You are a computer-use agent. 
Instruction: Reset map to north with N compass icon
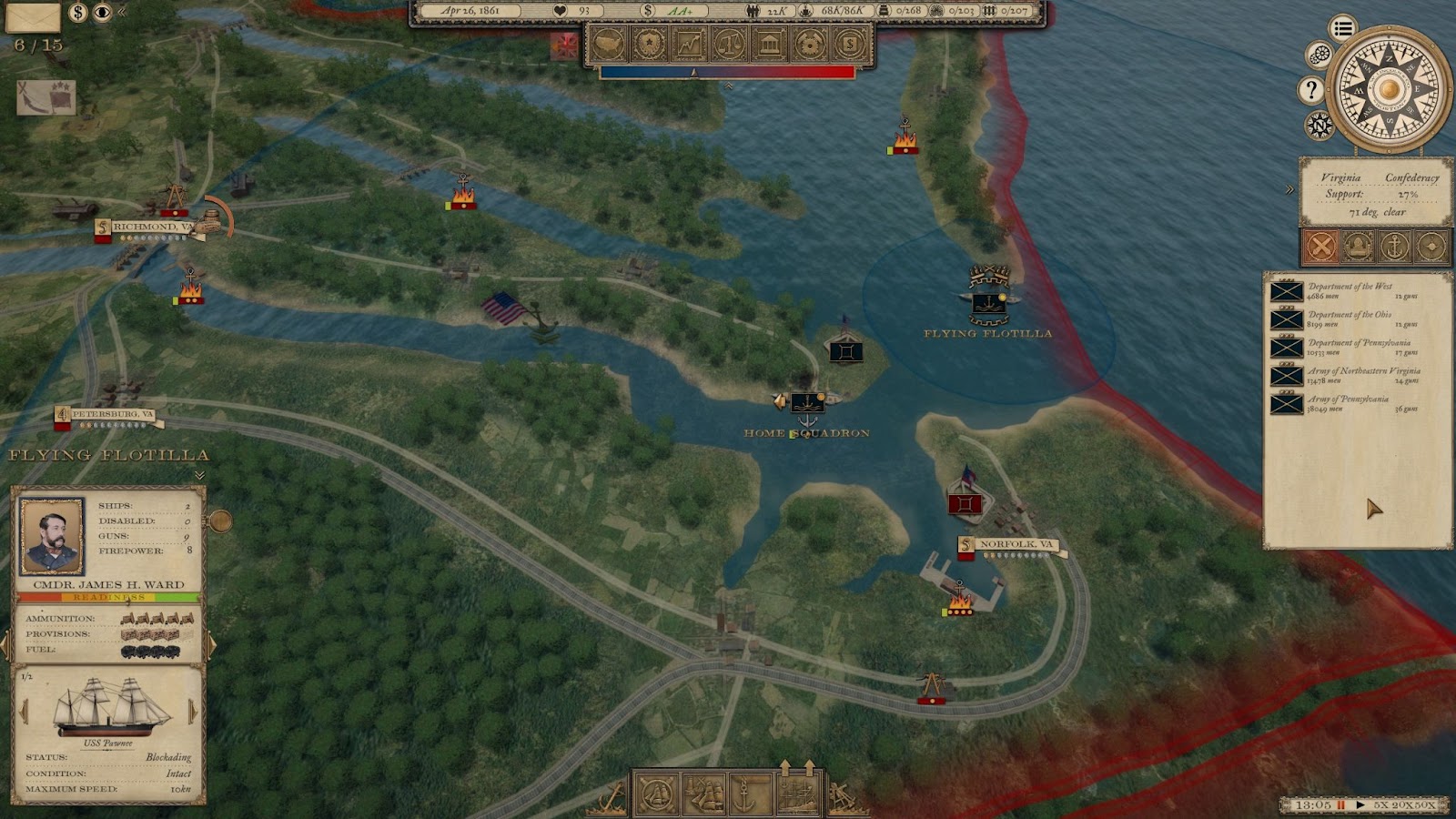click(1319, 125)
